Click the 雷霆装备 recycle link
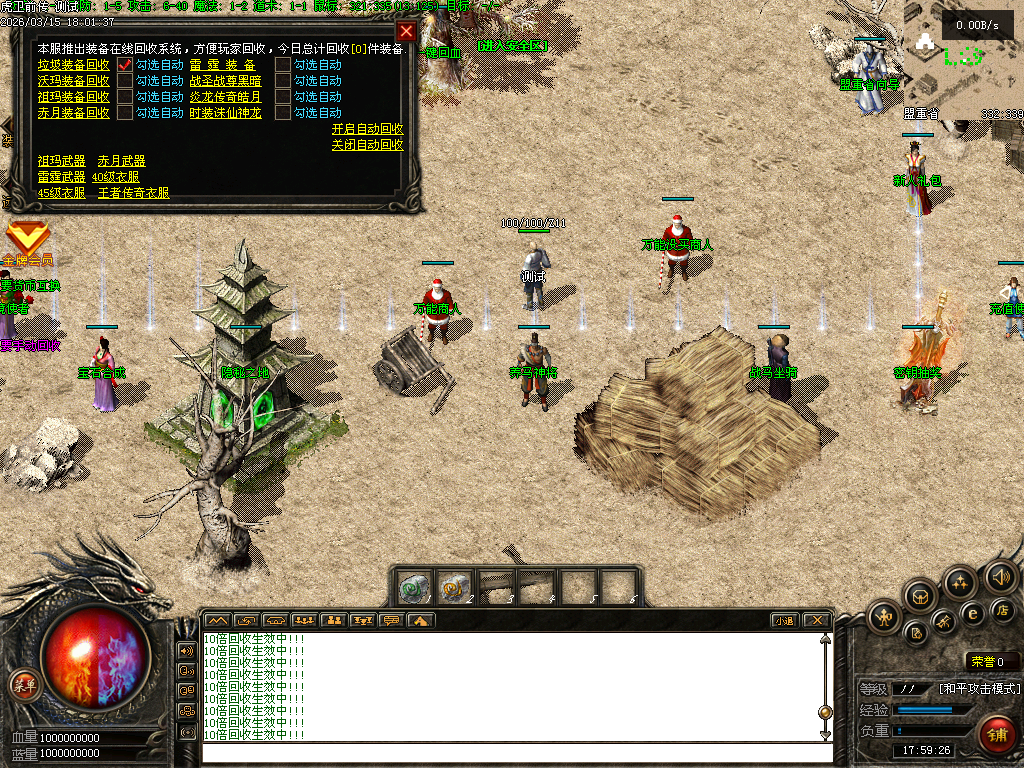Viewport: 1024px width, 768px height. [222, 65]
